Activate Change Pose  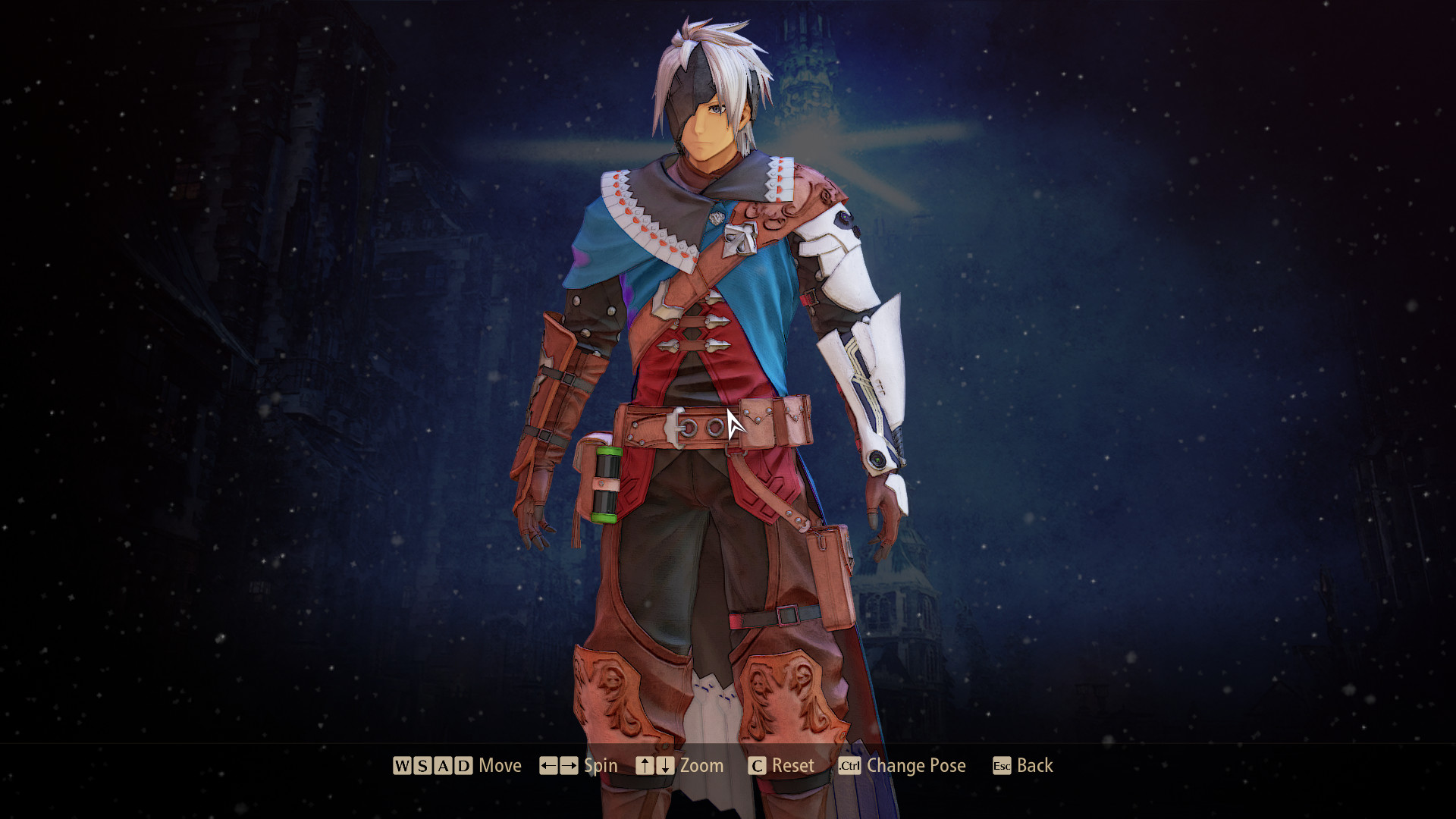(916, 766)
